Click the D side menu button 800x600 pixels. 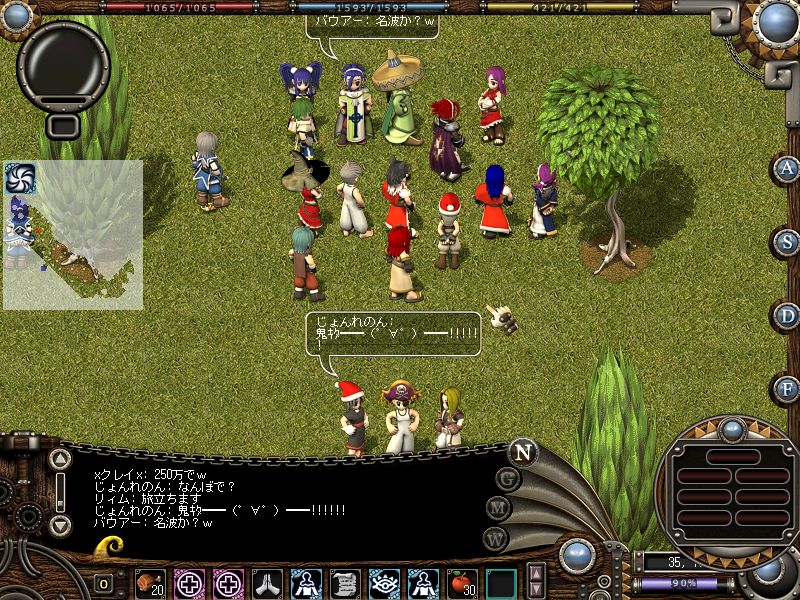788,316
